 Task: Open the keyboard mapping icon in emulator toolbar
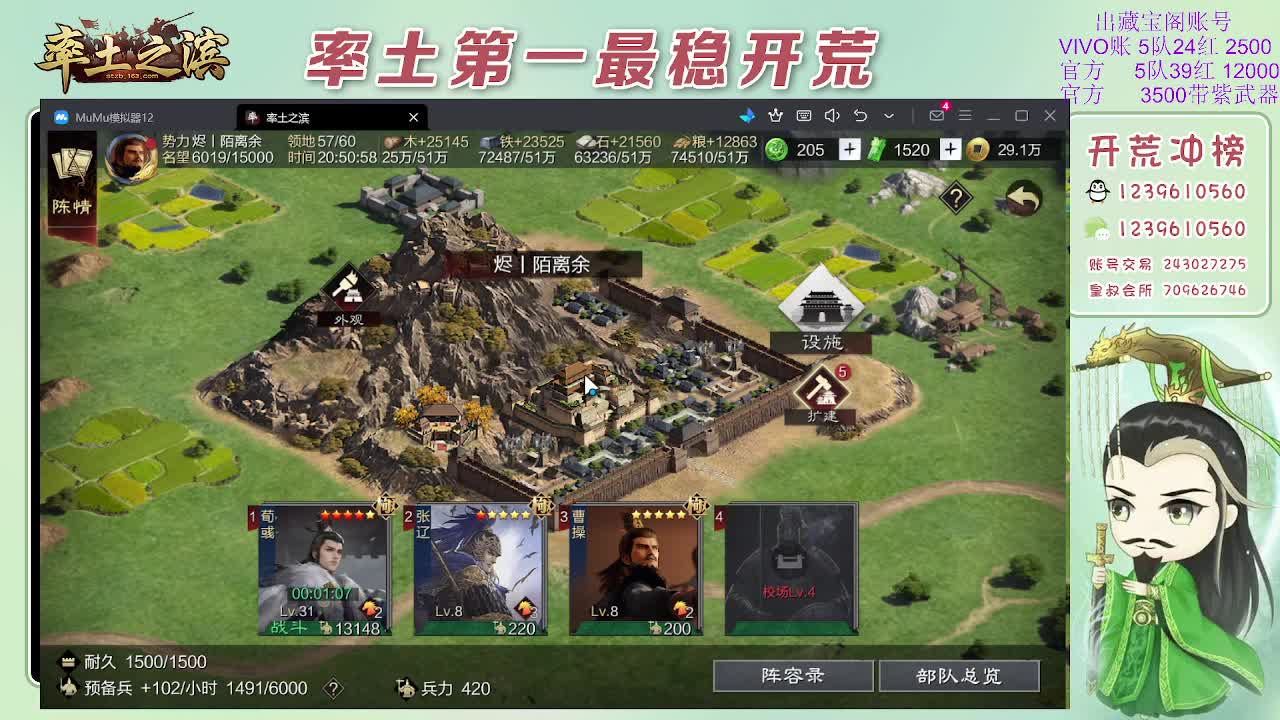coord(804,117)
